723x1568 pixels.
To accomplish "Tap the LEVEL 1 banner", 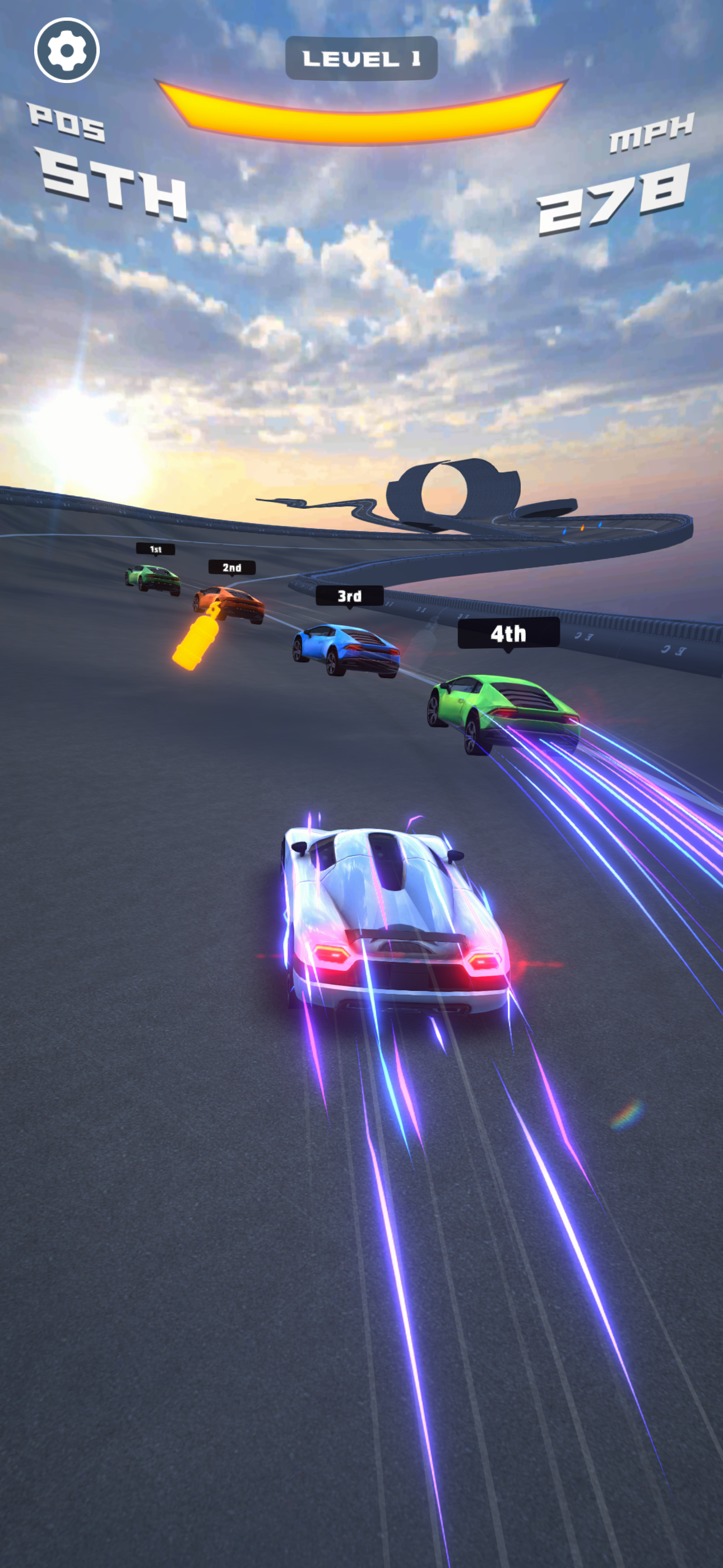I will click(x=361, y=58).
